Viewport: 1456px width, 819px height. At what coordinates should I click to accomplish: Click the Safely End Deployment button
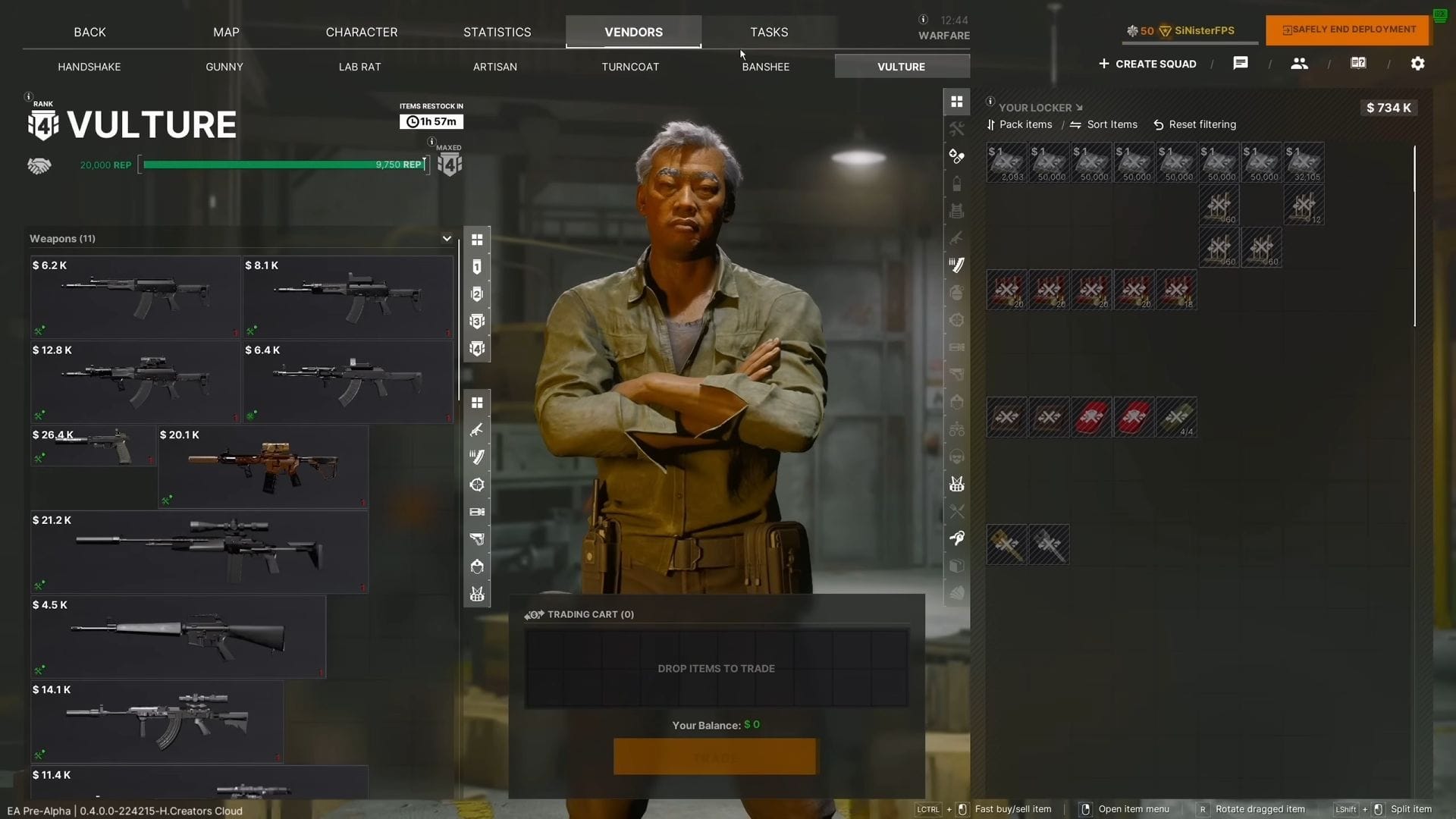coord(1348,30)
